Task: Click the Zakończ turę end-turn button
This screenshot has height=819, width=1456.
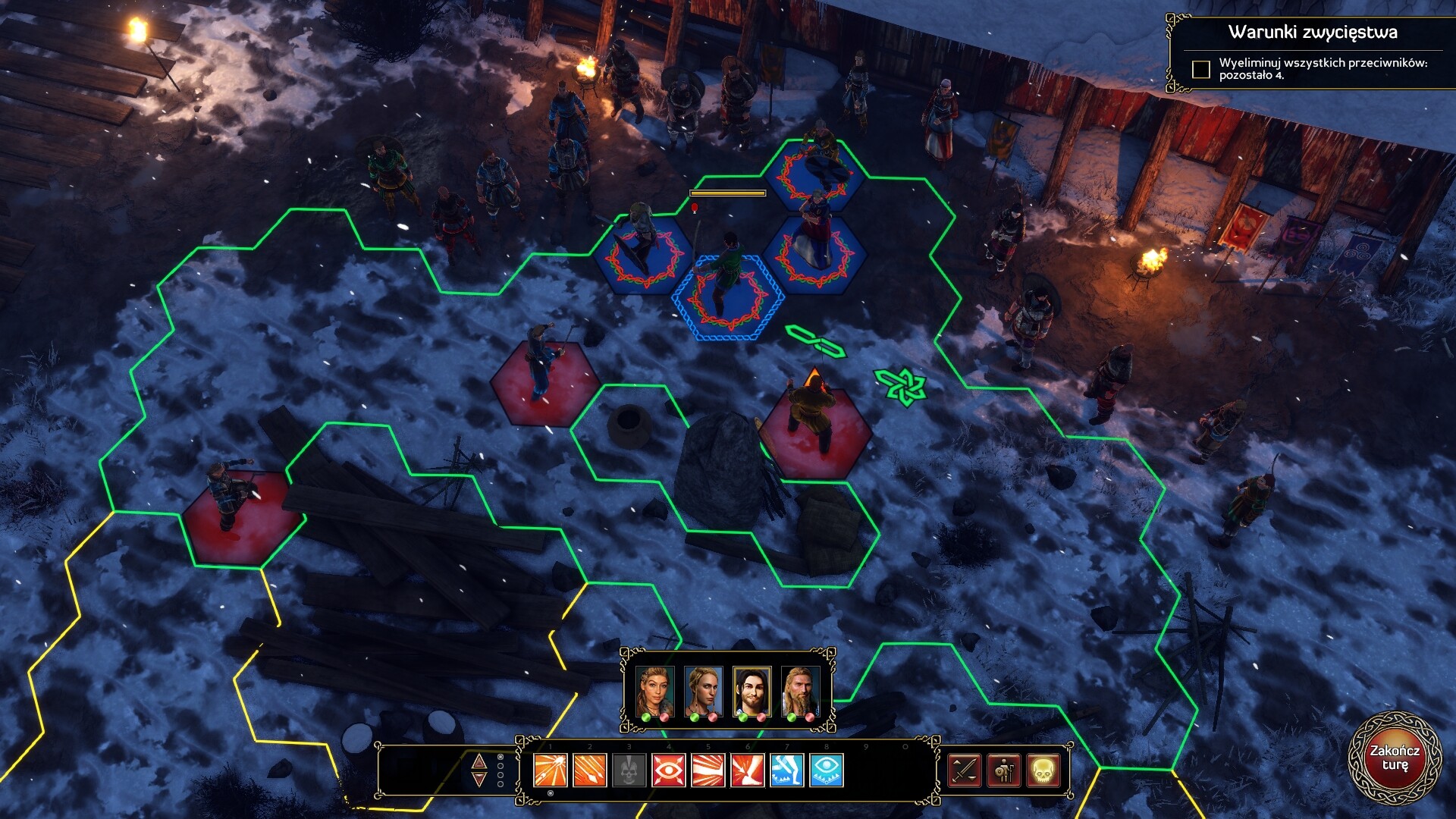Action: [x=1394, y=758]
